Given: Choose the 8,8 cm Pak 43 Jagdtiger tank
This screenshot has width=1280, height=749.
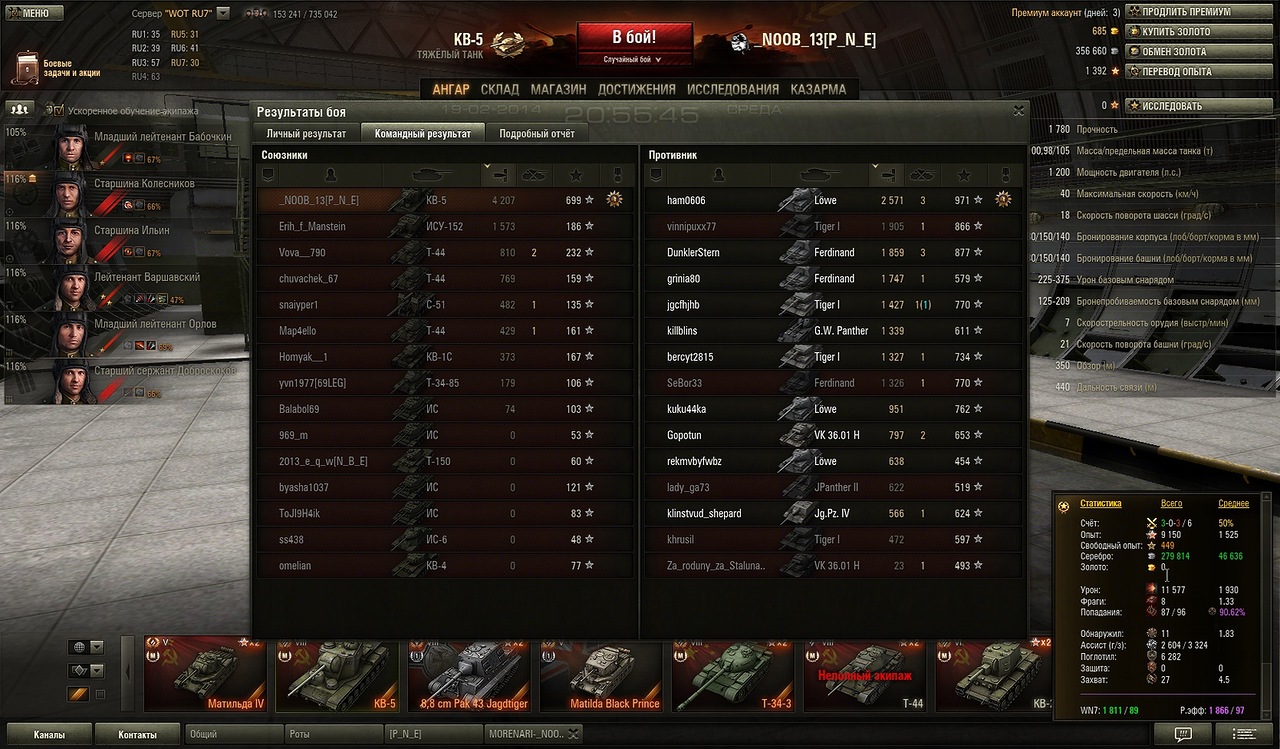Looking at the screenshot, I should point(469,675).
